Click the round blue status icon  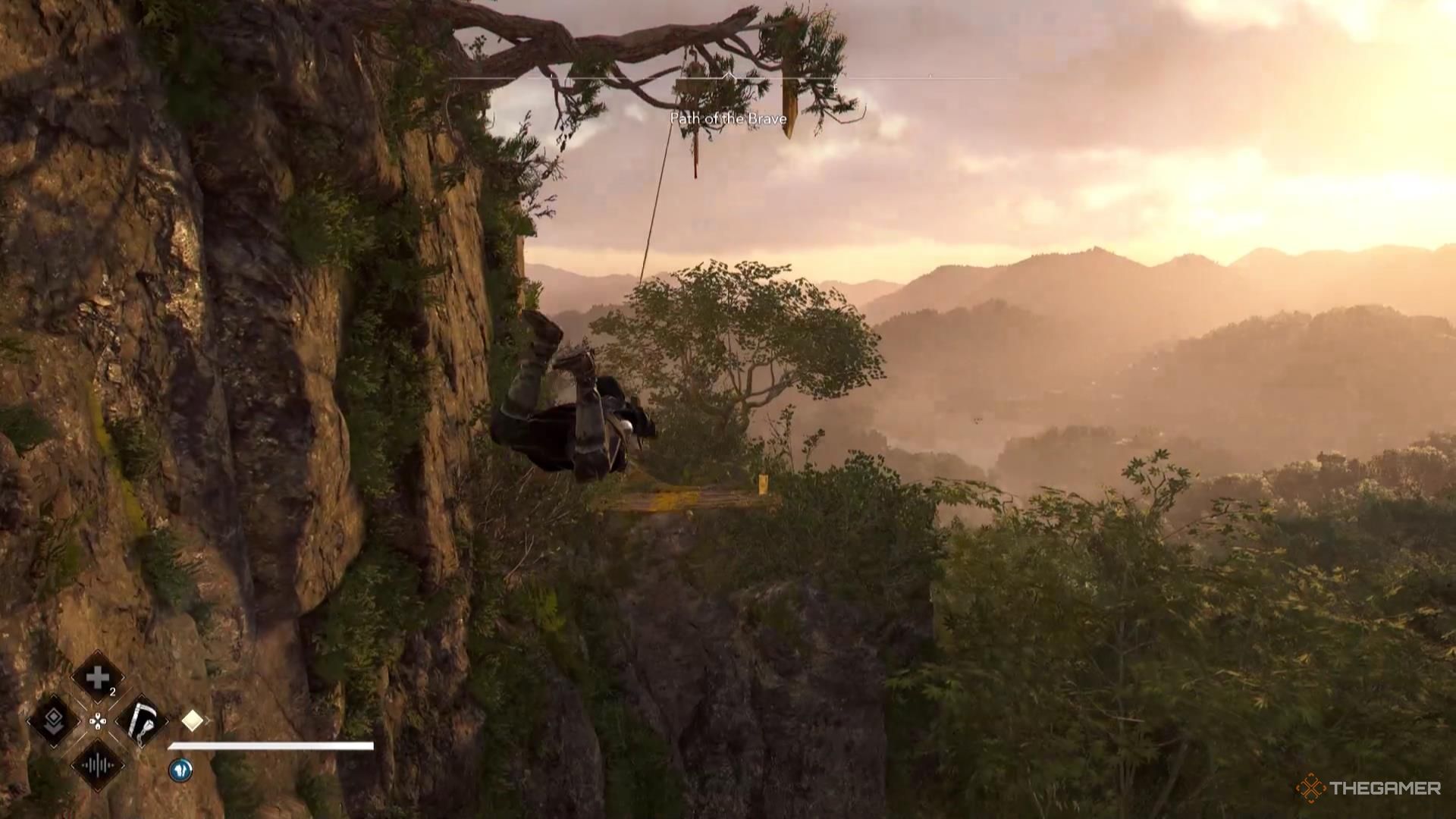180,770
